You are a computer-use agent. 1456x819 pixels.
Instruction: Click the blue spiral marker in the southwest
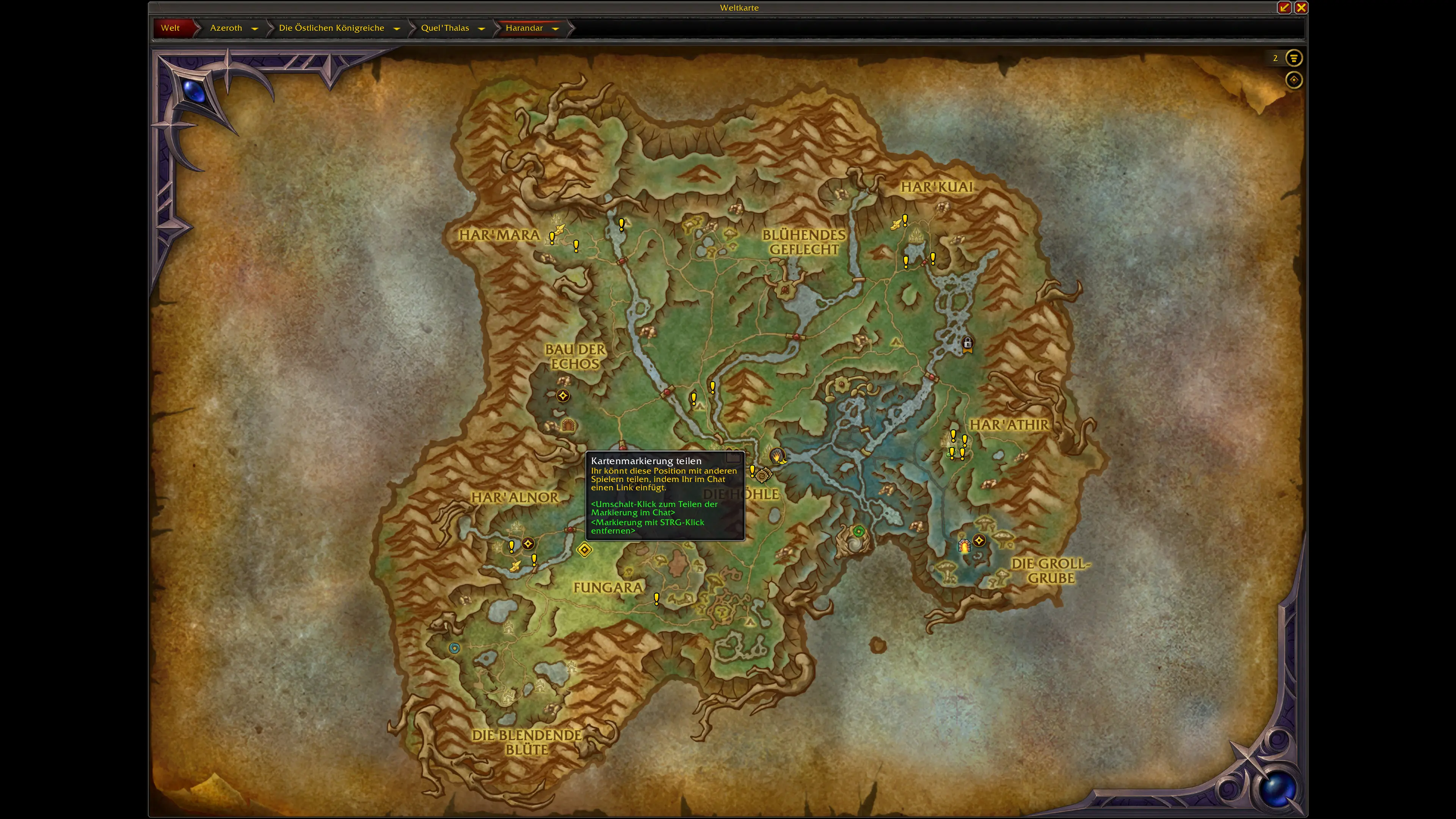pyautogui.click(x=454, y=648)
